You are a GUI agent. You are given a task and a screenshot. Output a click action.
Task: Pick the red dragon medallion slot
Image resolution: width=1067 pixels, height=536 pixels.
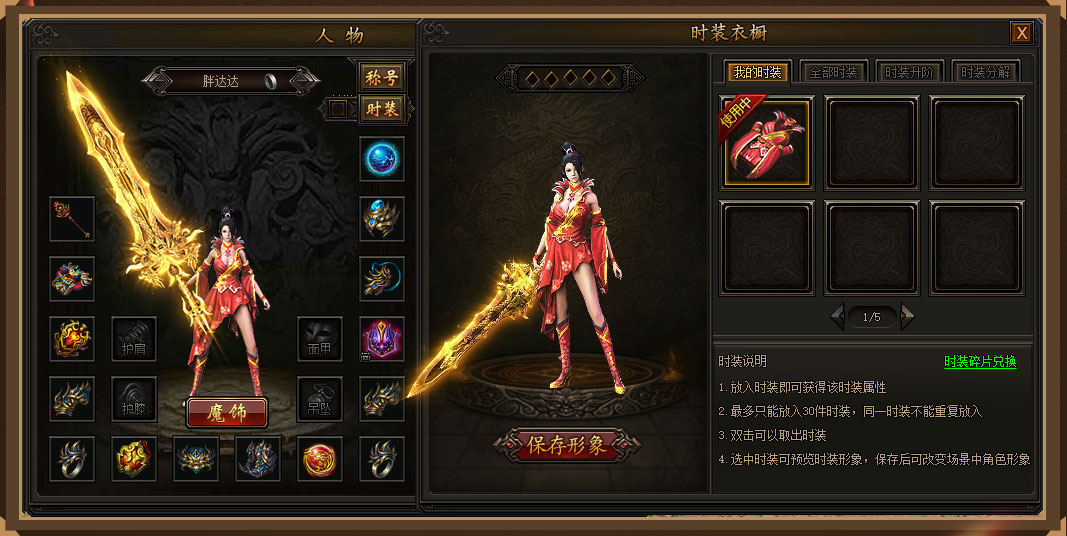[x=320, y=459]
